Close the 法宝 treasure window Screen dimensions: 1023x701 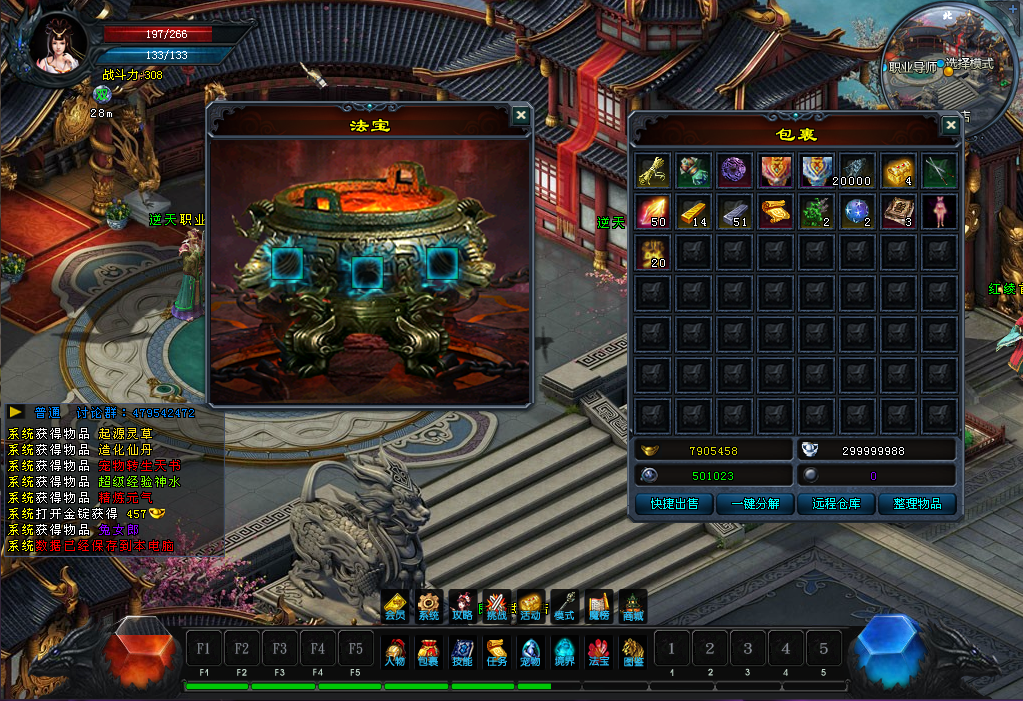[520, 115]
